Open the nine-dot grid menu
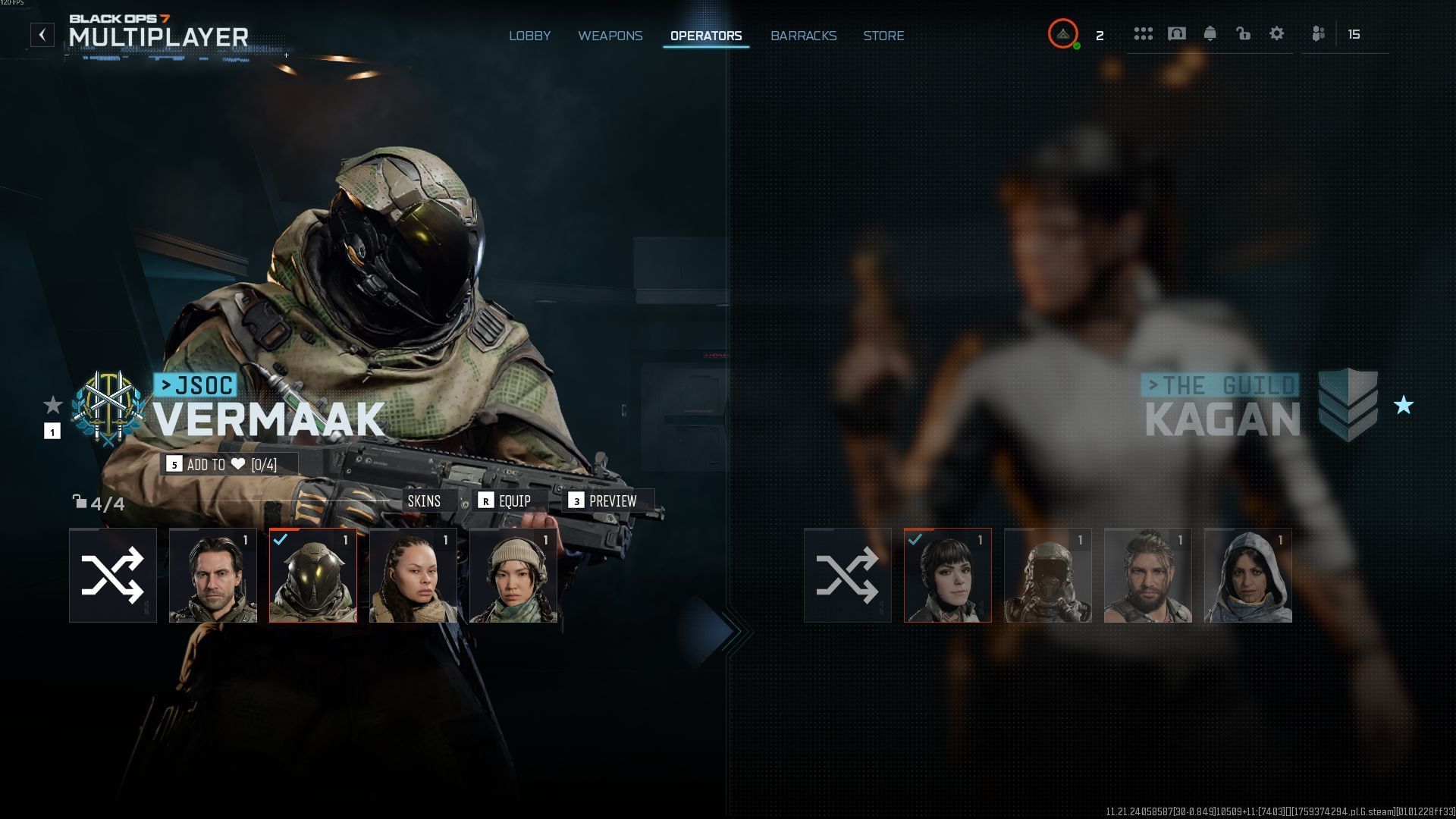Viewport: 1456px width, 819px height. [1143, 34]
